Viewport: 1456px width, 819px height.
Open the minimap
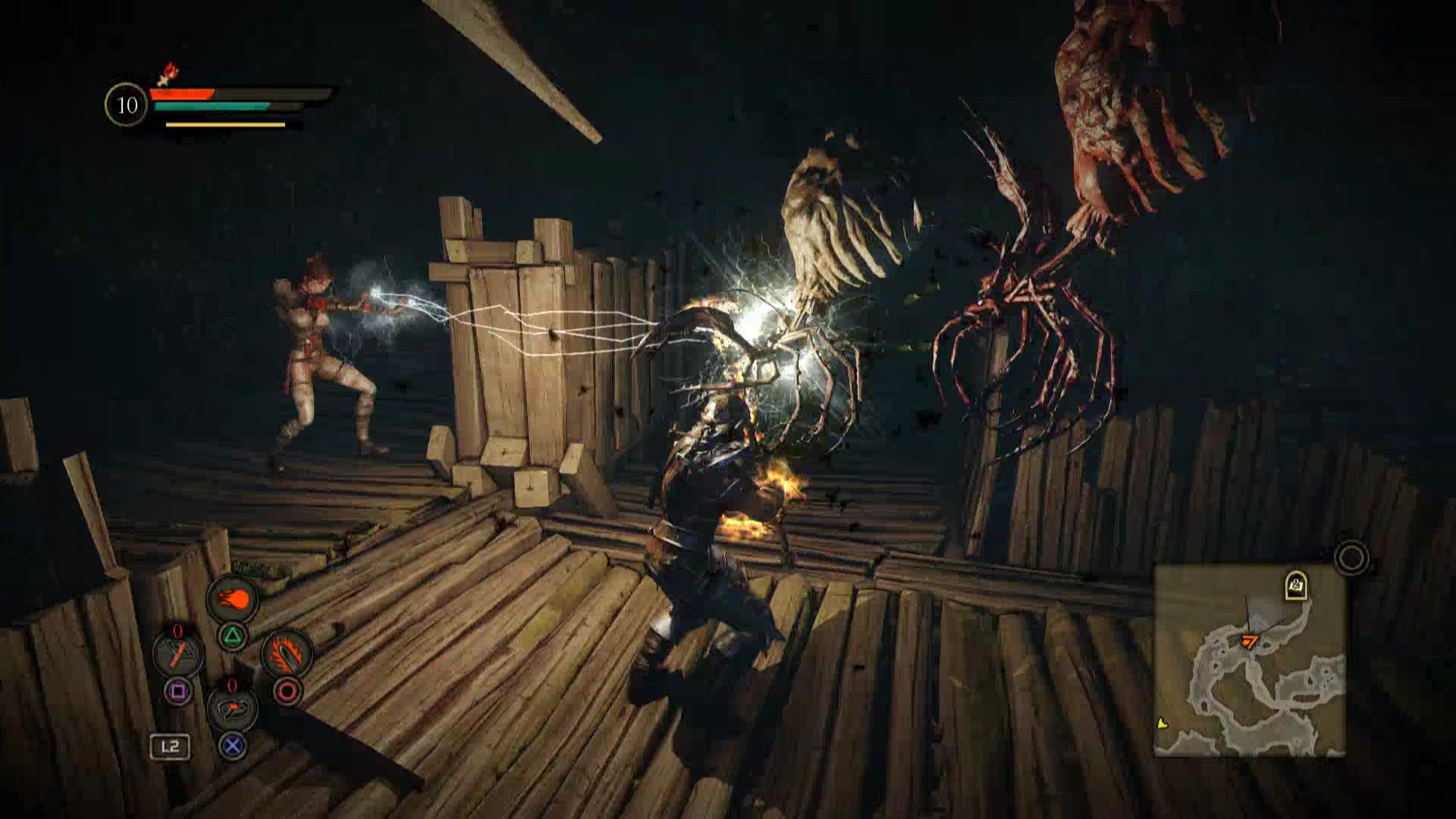point(1249,661)
